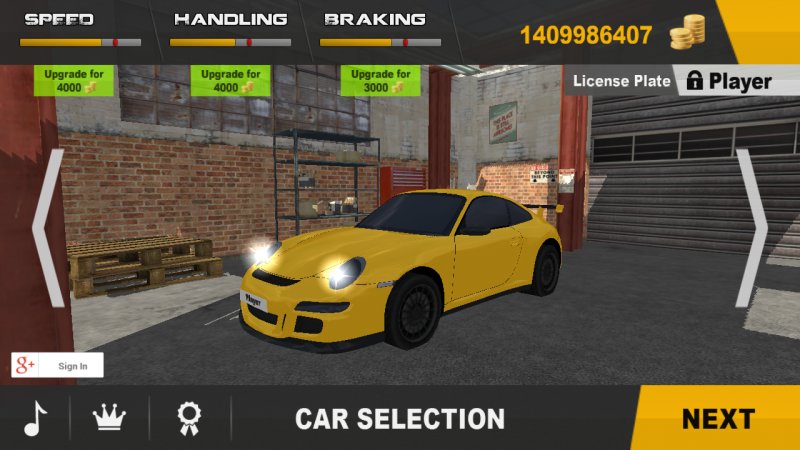
Task: Open the coin shop via coin stack
Action: tap(687, 34)
